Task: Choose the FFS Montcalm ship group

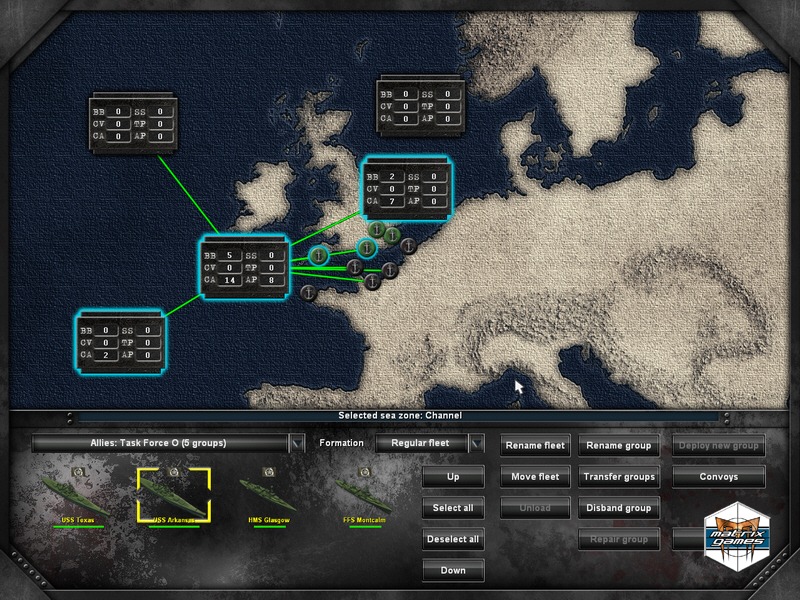Action: tap(365, 495)
